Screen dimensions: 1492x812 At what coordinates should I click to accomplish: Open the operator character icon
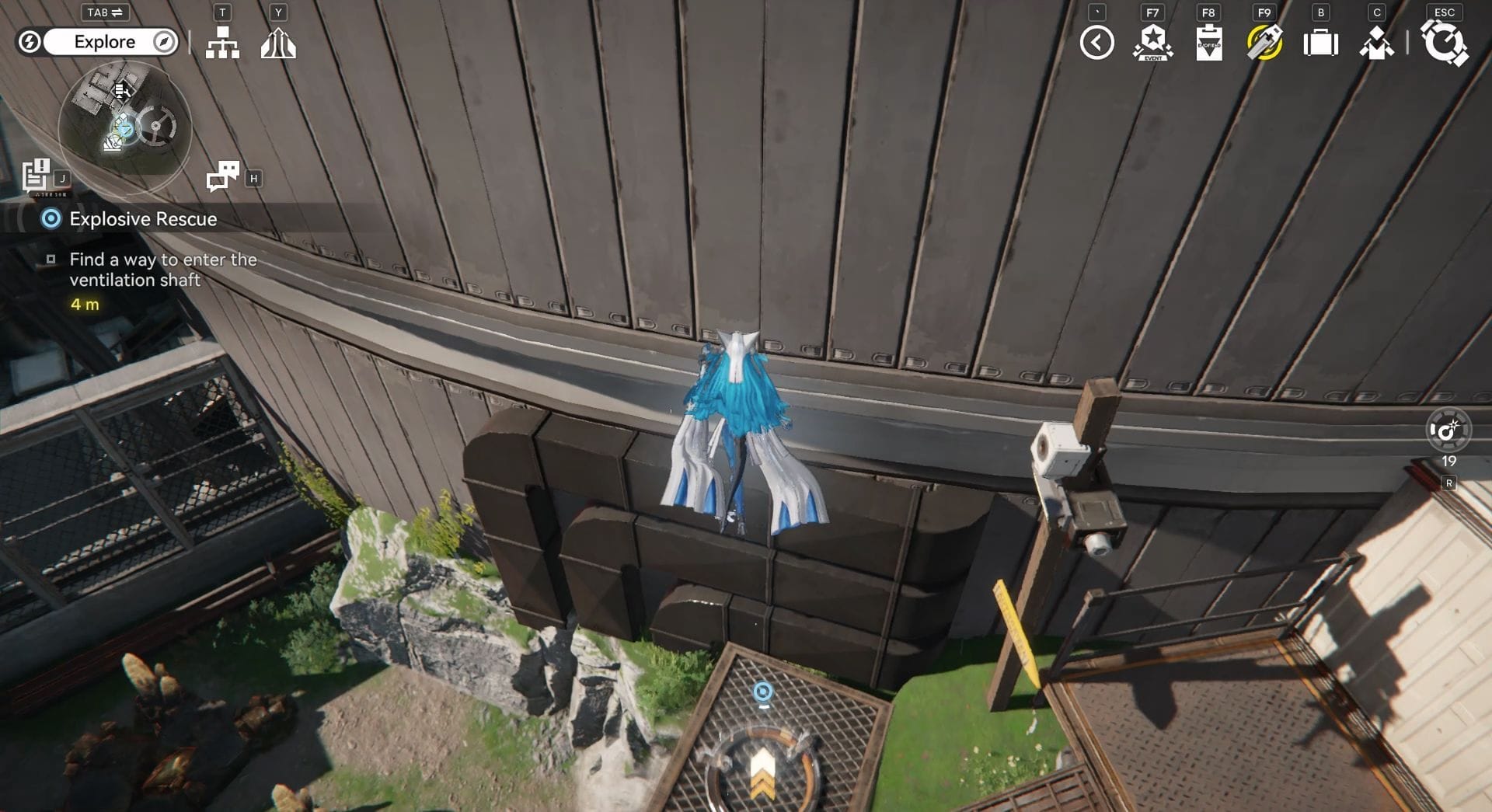tap(1376, 43)
